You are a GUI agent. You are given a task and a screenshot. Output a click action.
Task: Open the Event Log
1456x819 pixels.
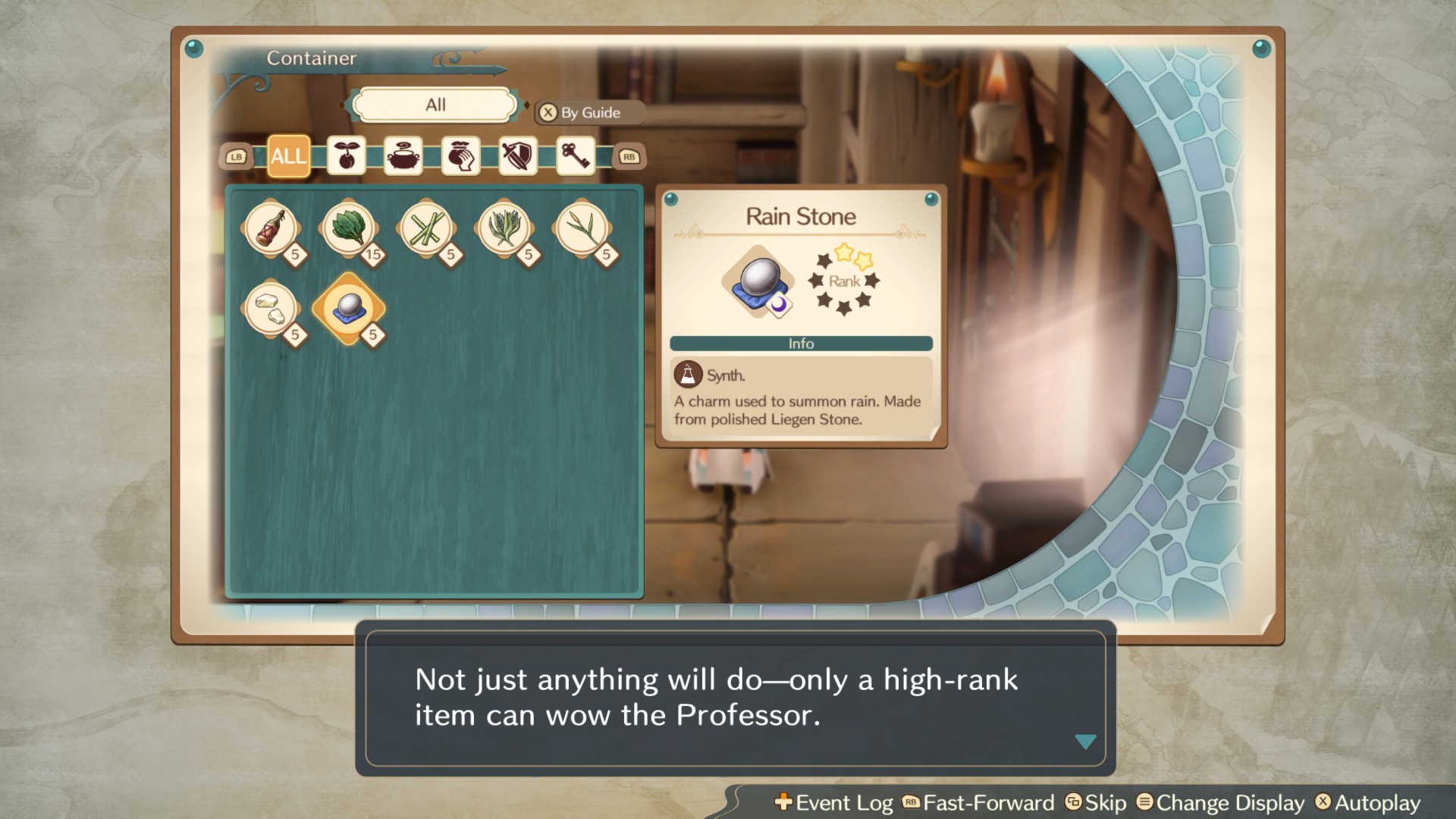tap(834, 802)
